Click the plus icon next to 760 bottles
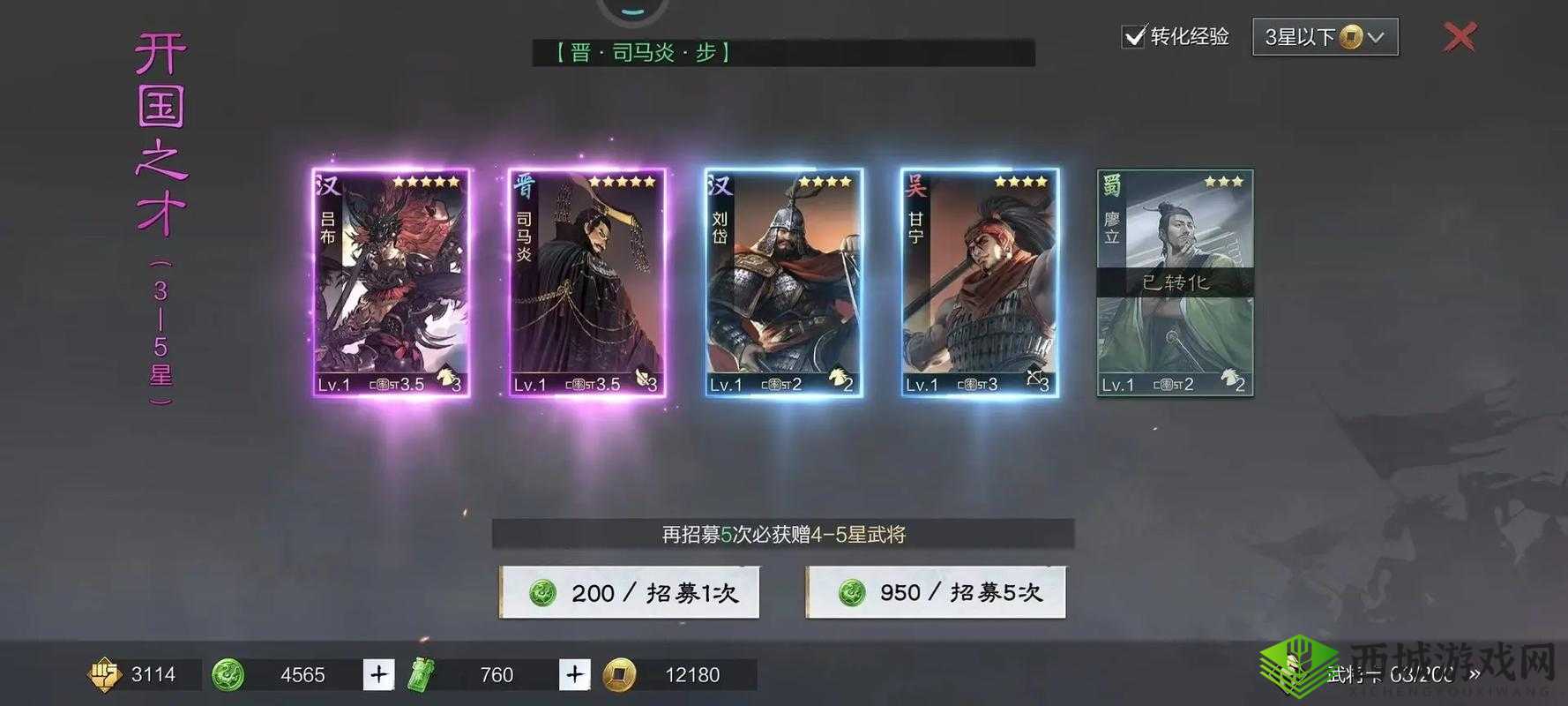The image size is (1568, 706). click(574, 674)
